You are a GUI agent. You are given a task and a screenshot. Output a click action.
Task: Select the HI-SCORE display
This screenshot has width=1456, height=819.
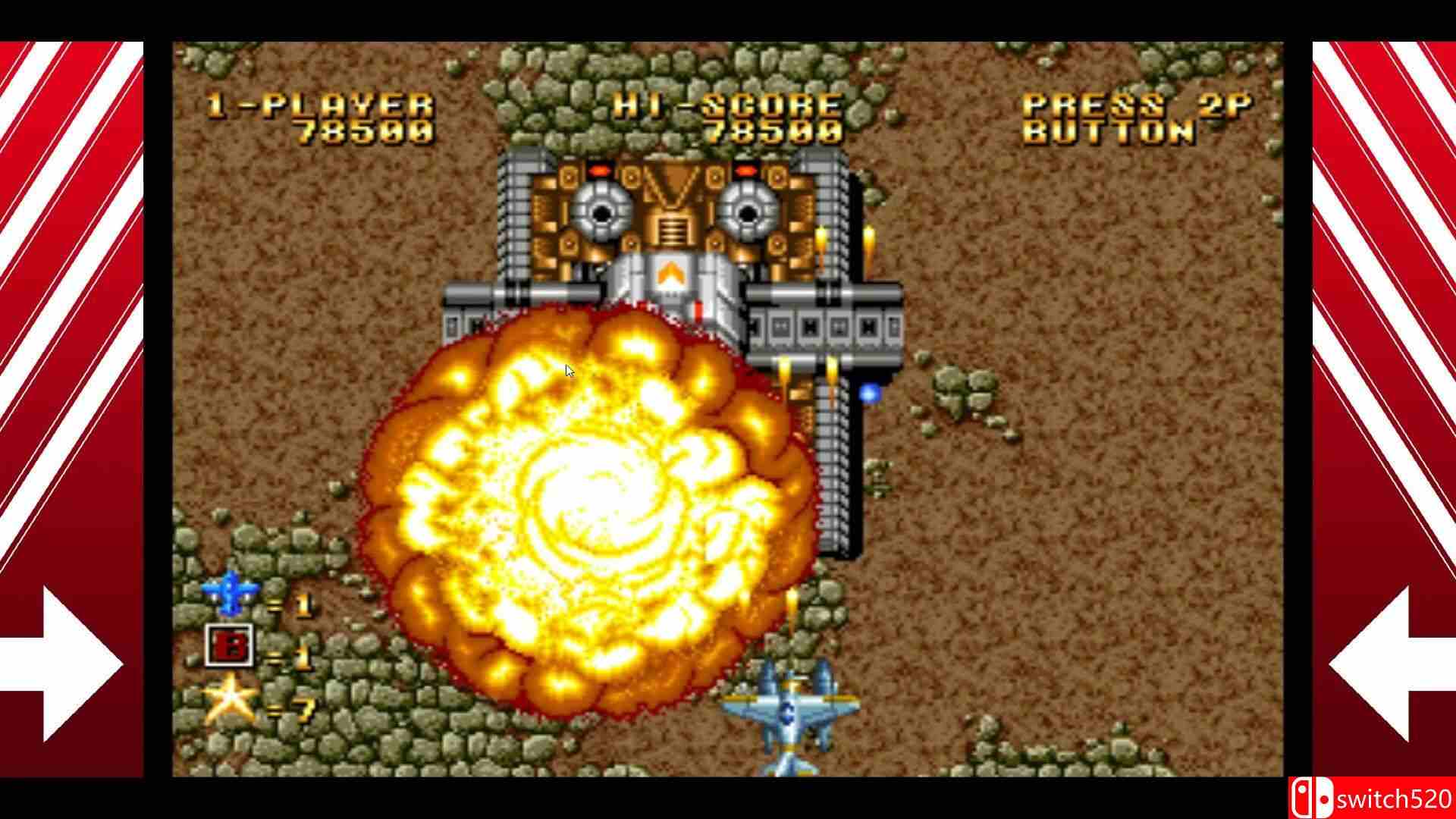coord(728,118)
